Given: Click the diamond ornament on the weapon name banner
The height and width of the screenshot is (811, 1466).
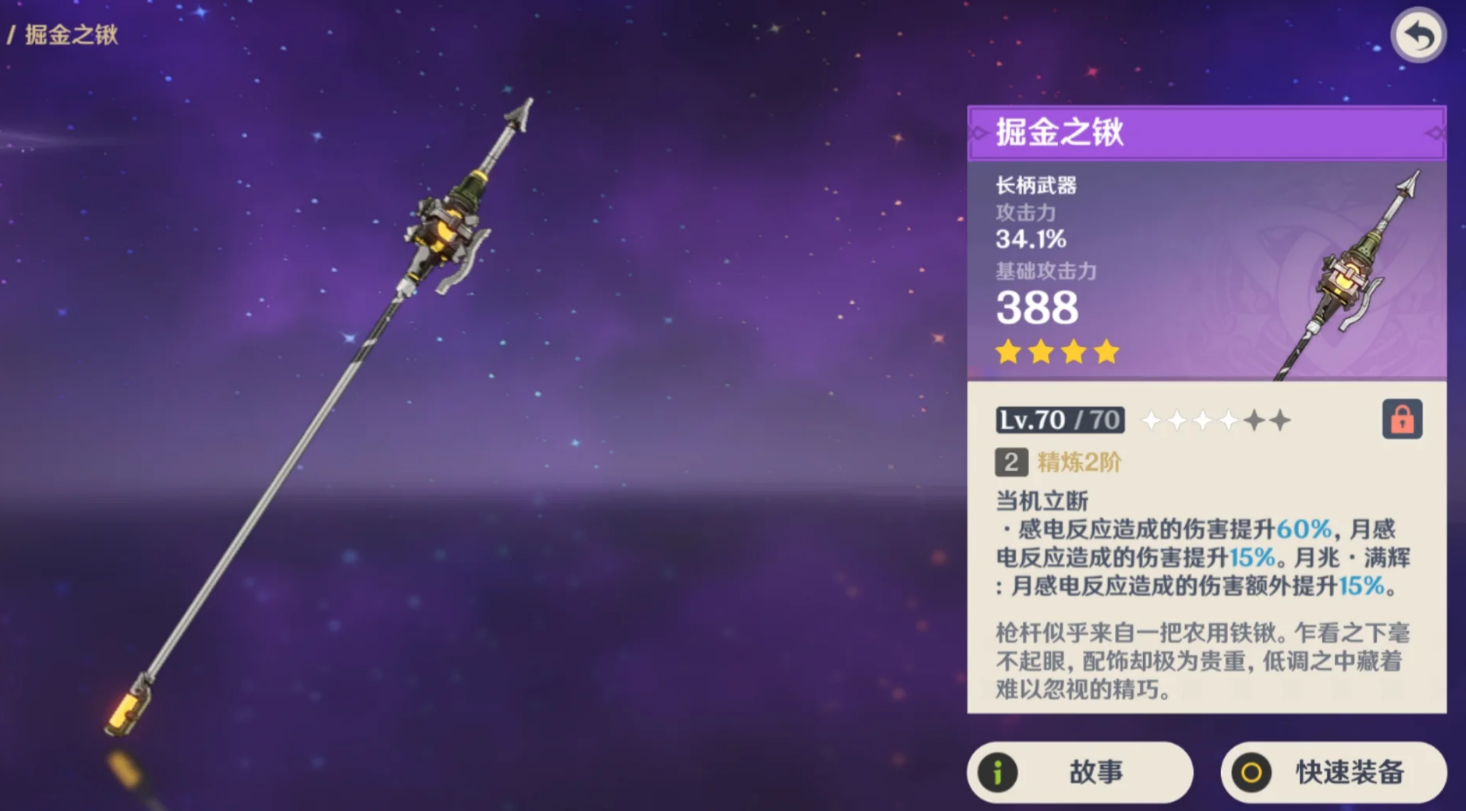Looking at the screenshot, I should tap(1434, 132).
